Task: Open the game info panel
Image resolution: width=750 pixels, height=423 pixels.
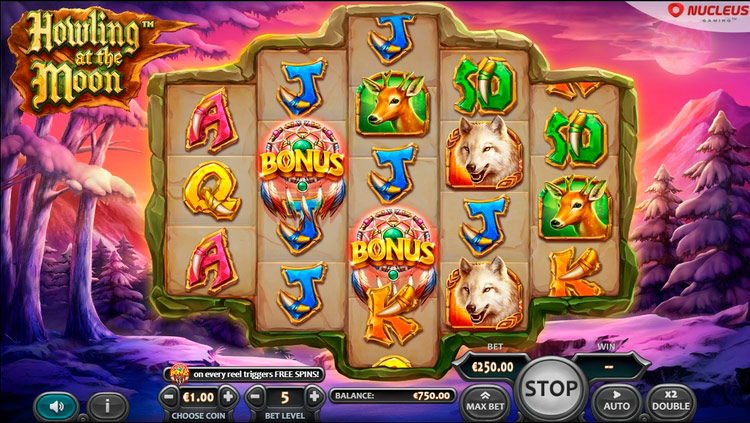Action: coord(107,406)
